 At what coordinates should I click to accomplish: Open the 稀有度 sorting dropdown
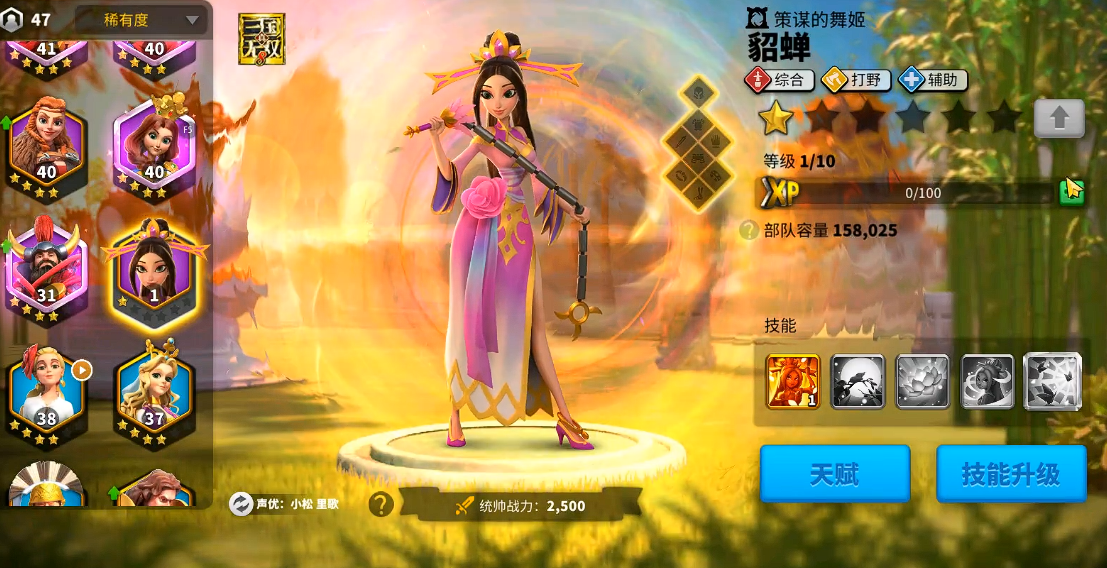[141, 19]
